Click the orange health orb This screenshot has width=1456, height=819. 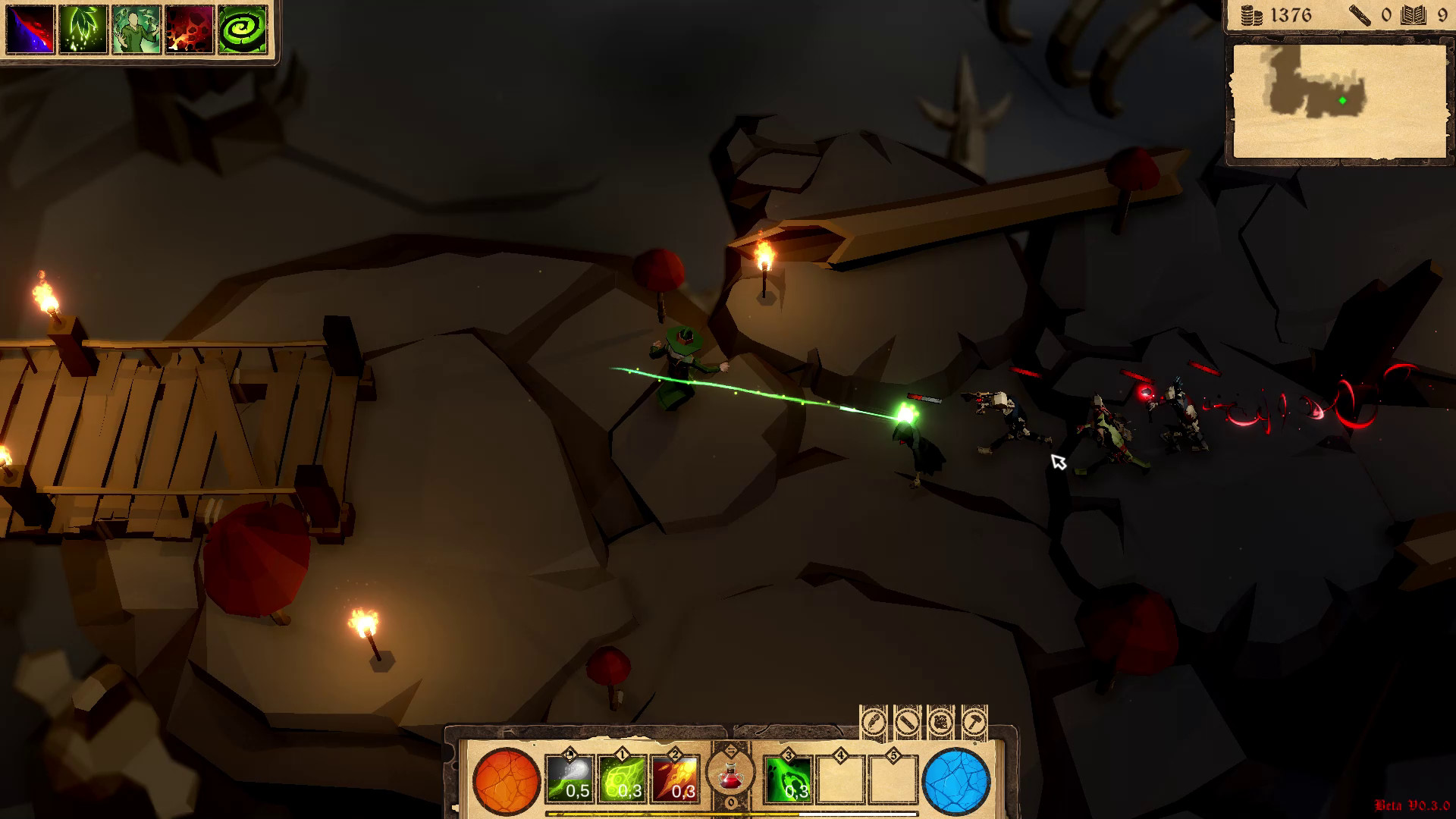coord(506,780)
